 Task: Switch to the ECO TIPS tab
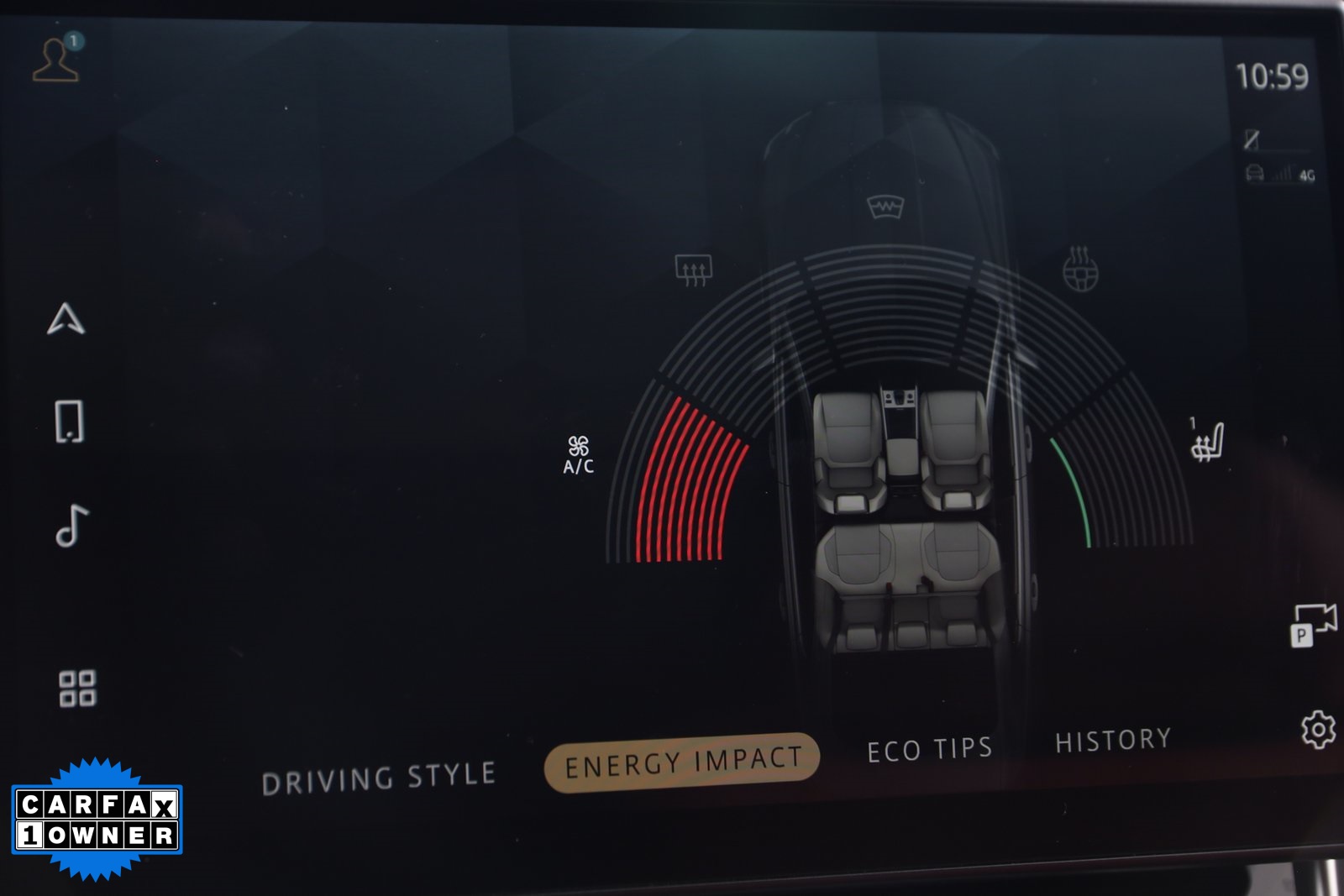point(928,746)
